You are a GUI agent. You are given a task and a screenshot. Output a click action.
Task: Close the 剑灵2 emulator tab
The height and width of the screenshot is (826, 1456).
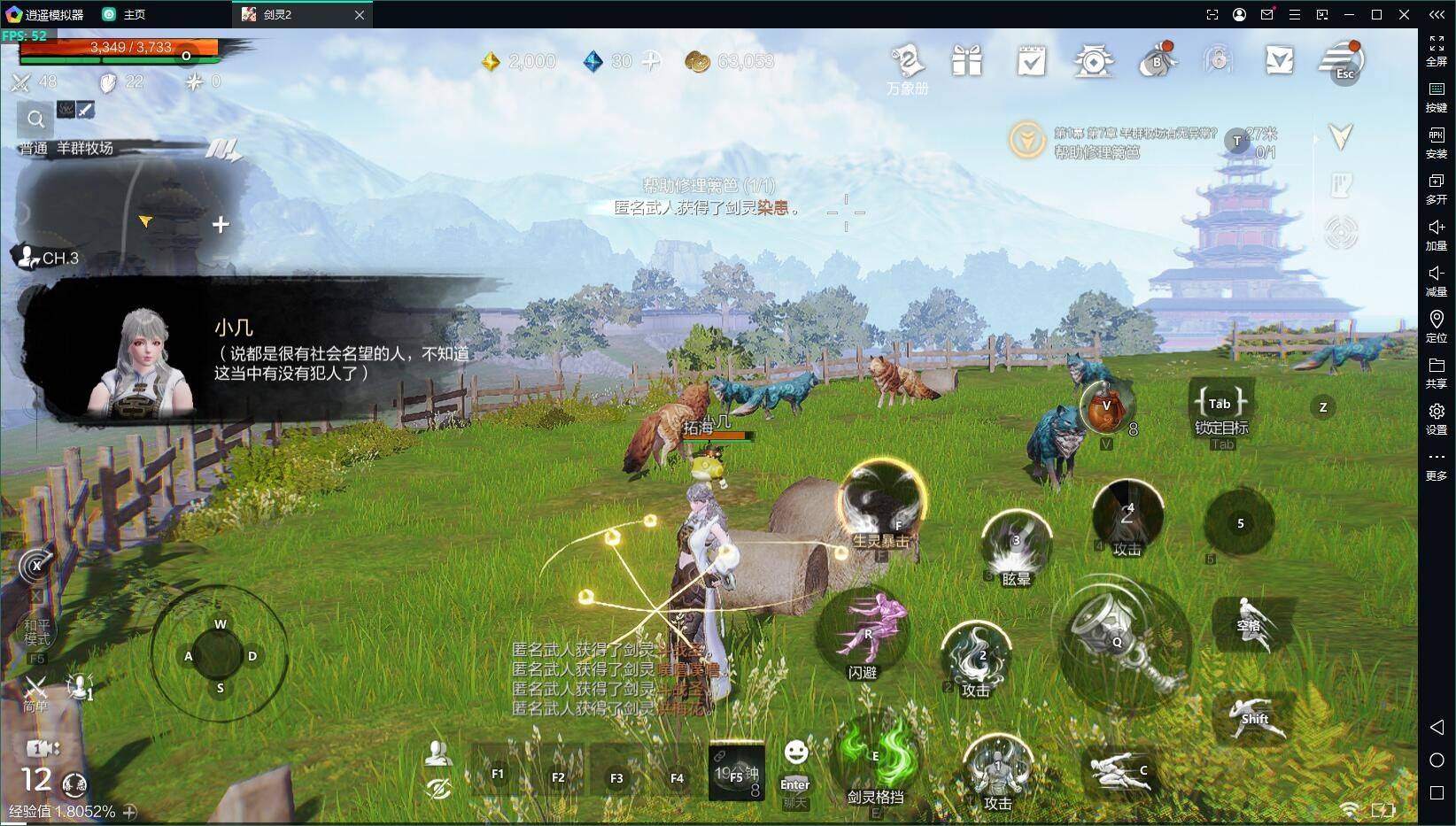(359, 15)
